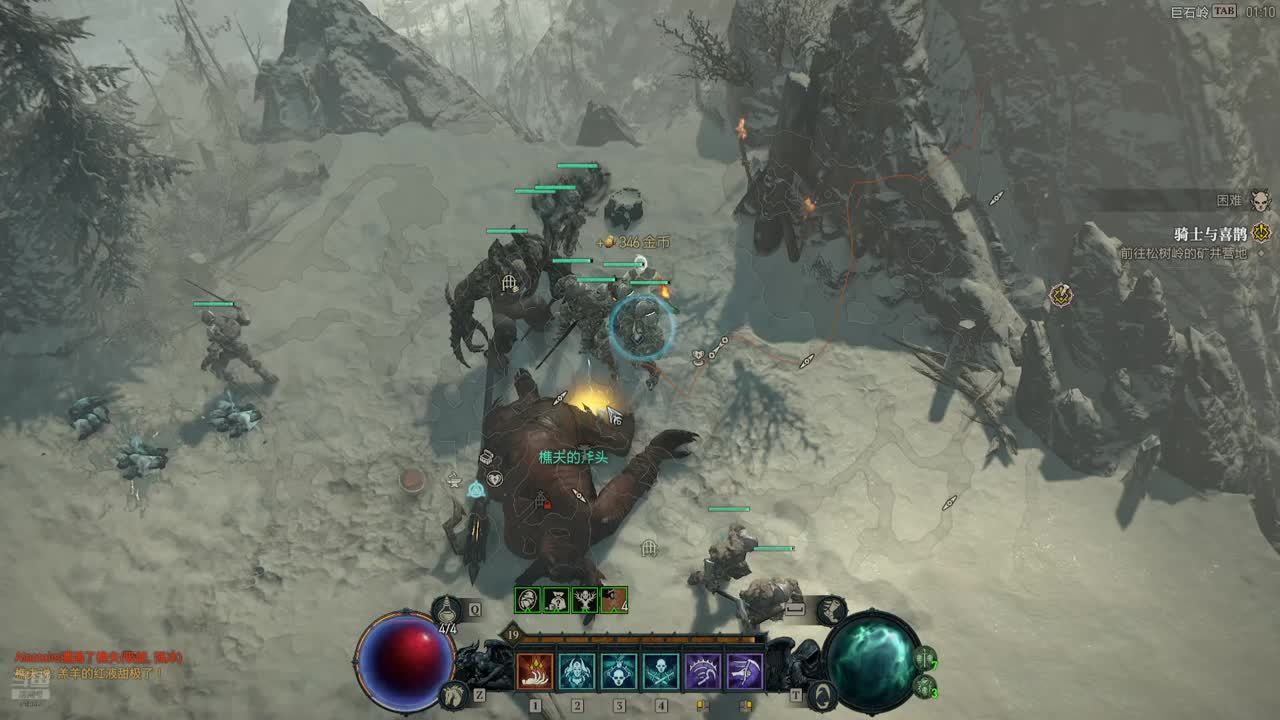
Task: Pick up the 樵夫的斧头 item label
Action: pyautogui.click(x=573, y=456)
